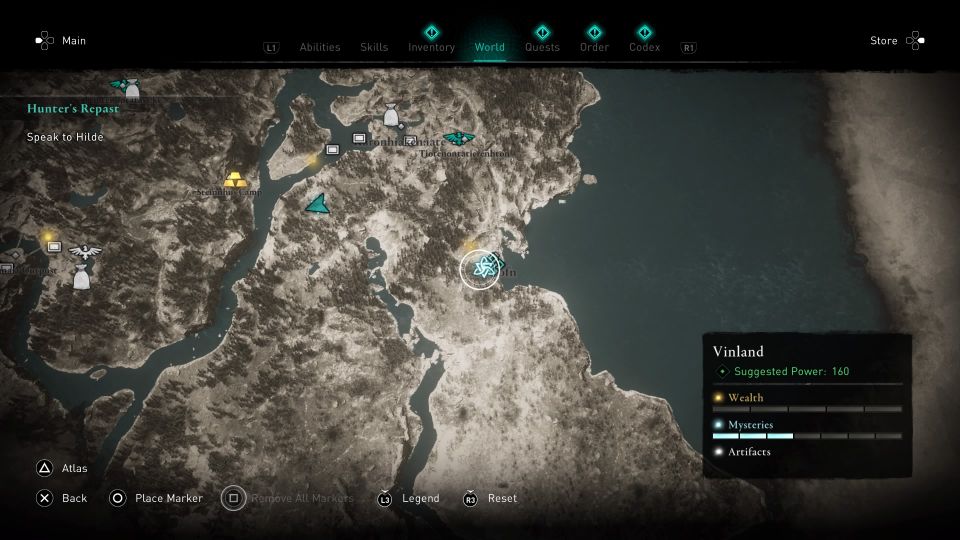Click the gold ingot wealth marker

[235, 179]
